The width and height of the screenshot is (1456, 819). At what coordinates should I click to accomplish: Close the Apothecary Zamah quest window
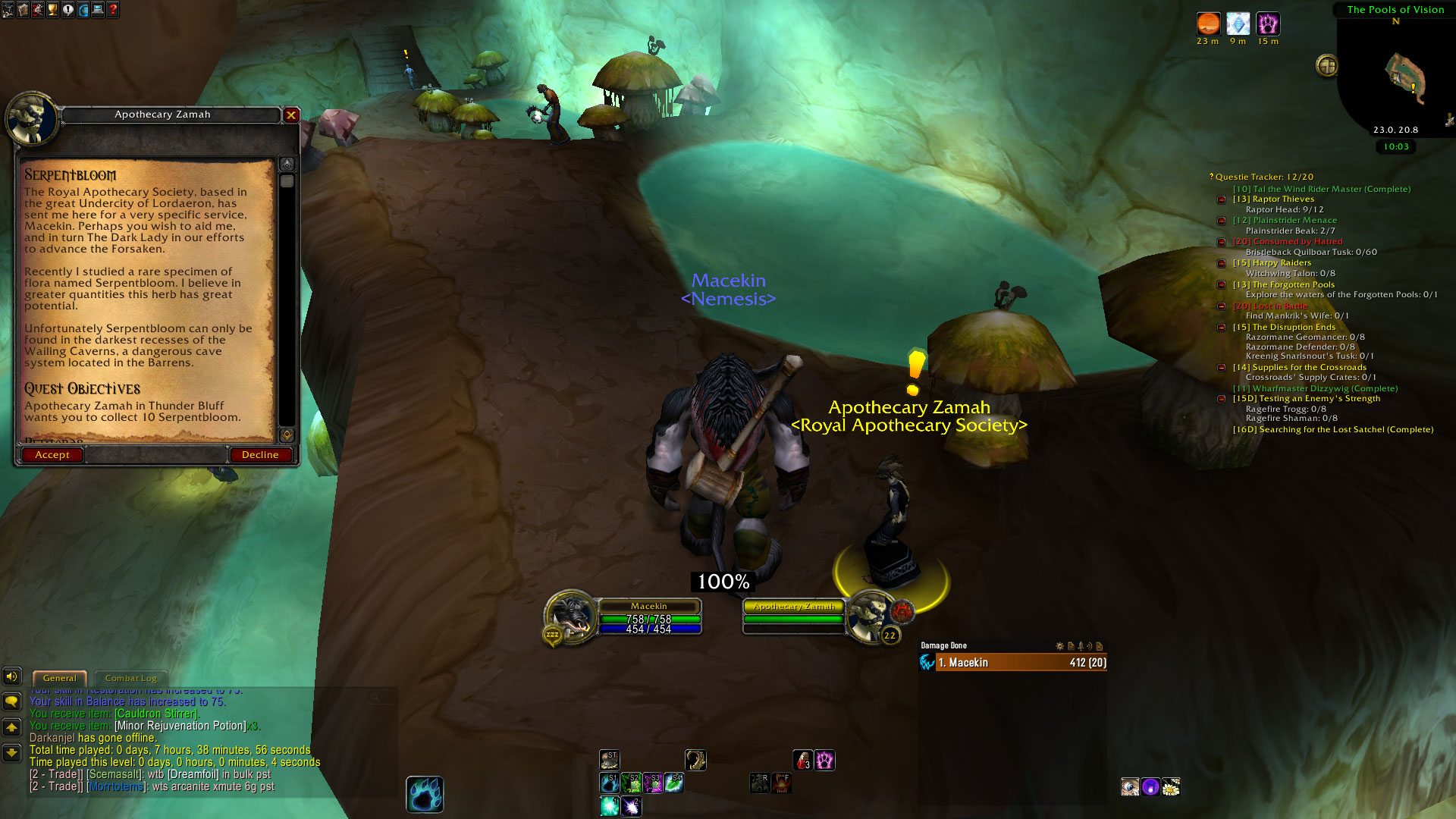coord(291,115)
